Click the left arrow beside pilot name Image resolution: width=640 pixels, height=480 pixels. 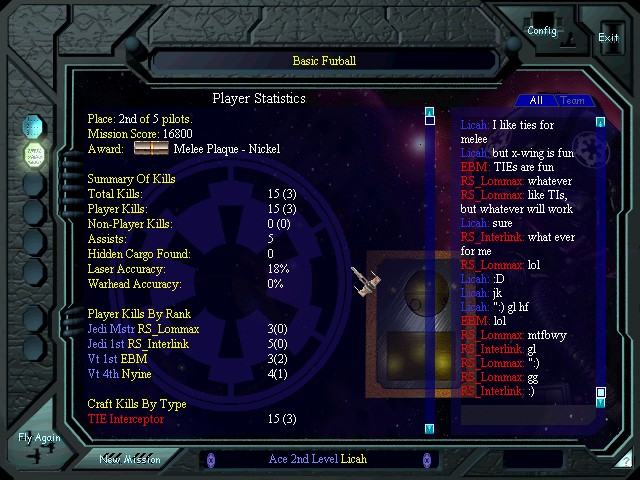click(x=207, y=459)
